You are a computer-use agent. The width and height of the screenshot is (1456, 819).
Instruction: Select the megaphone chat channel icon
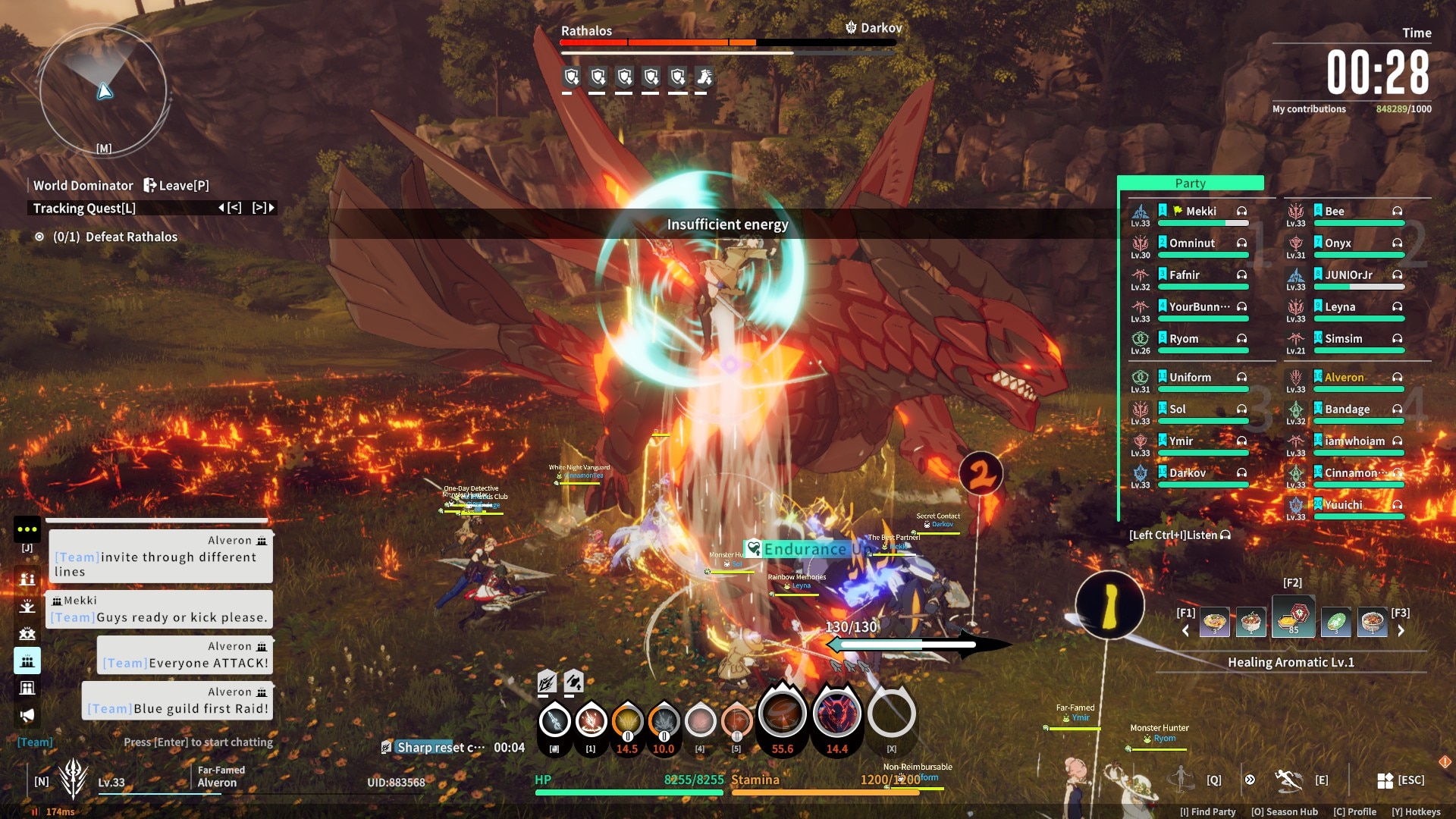pyautogui.click(x=27, y=715)
